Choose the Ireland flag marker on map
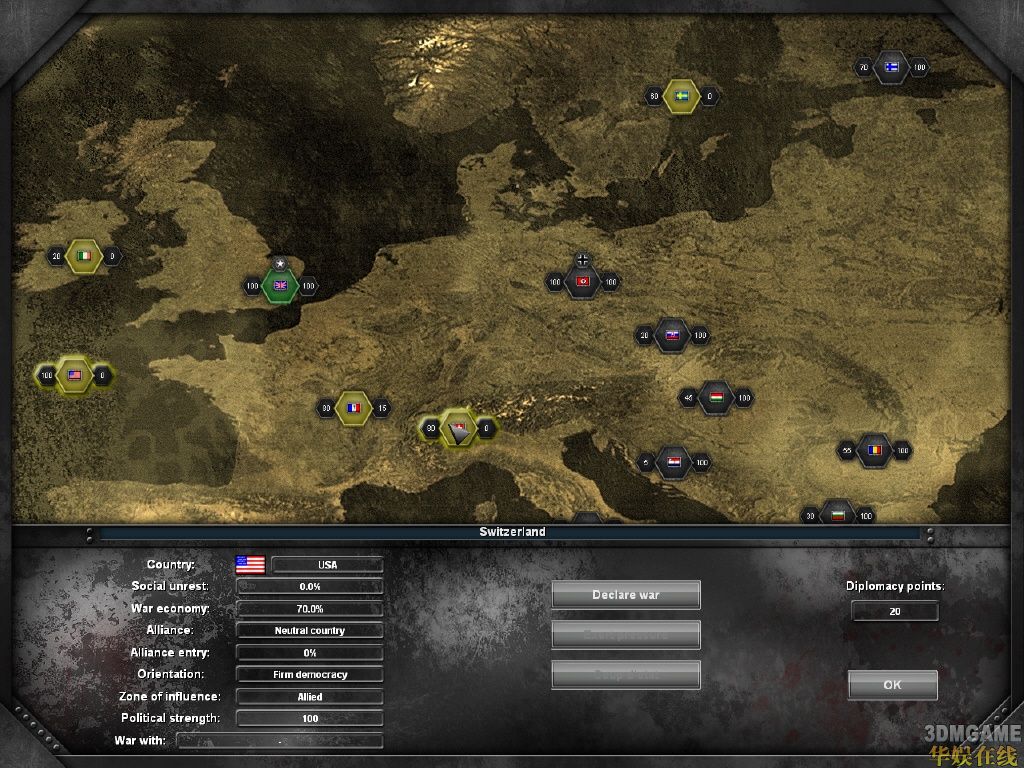This screenshot has width=1024, height=768. tap(85, 256)
